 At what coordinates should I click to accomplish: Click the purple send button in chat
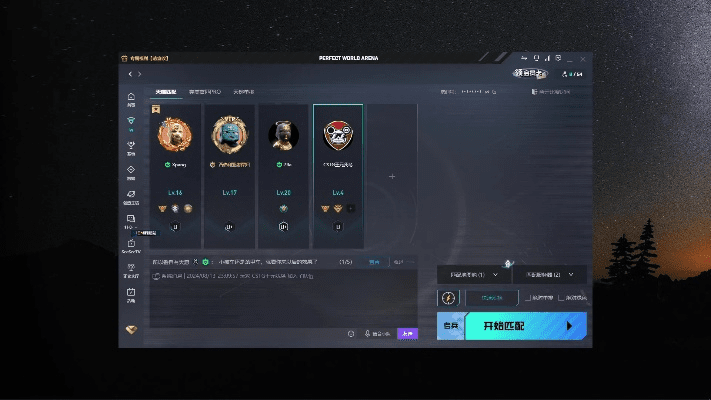(407, 333)
